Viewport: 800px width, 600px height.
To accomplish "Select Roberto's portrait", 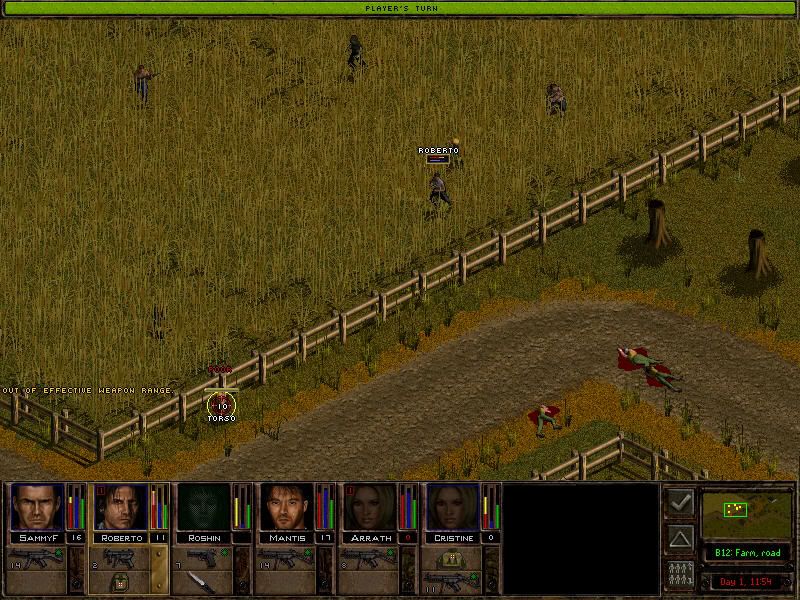I will coord(120,507).
